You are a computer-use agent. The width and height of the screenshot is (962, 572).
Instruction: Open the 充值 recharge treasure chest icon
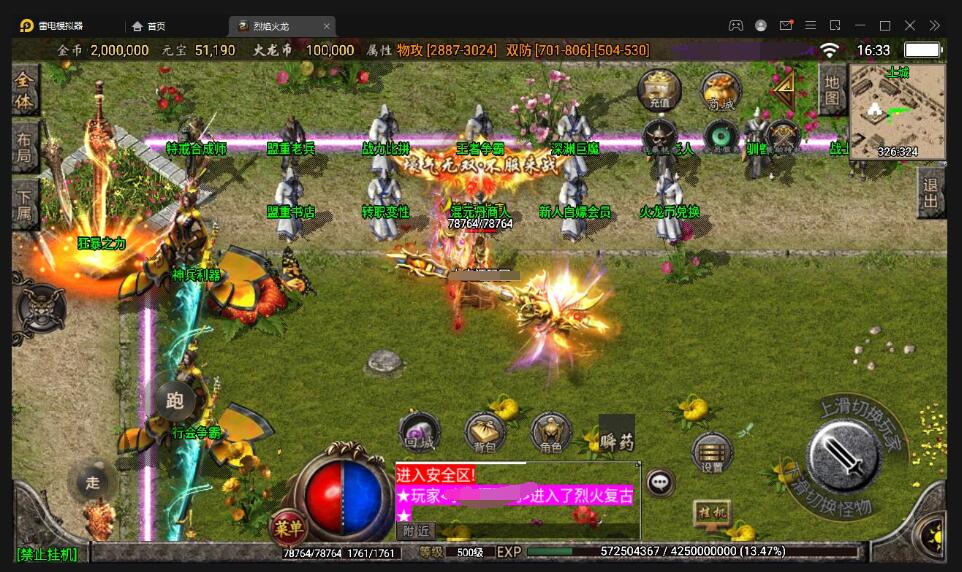tap(660, 89)
